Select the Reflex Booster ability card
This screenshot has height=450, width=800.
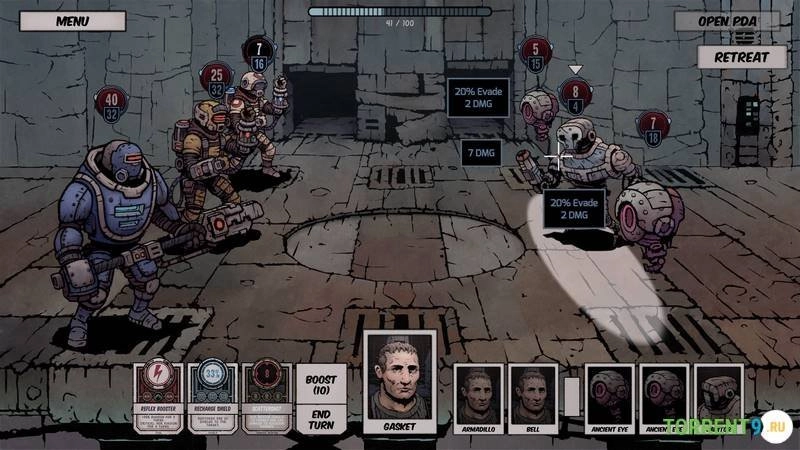click(x=159, y=397)
